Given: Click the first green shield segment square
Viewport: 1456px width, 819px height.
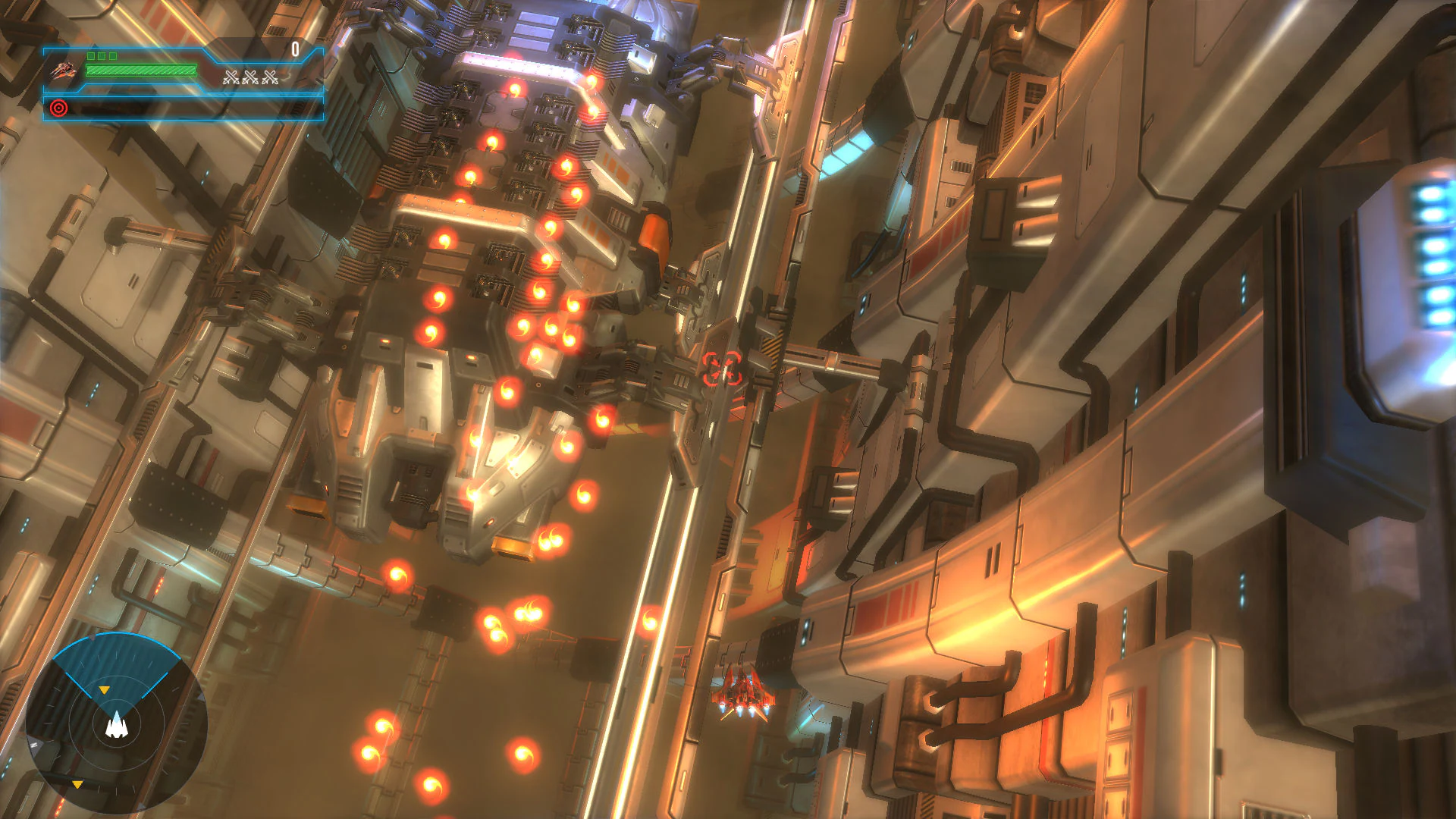Looking at the screenshot, I should [x=91, y=55].
